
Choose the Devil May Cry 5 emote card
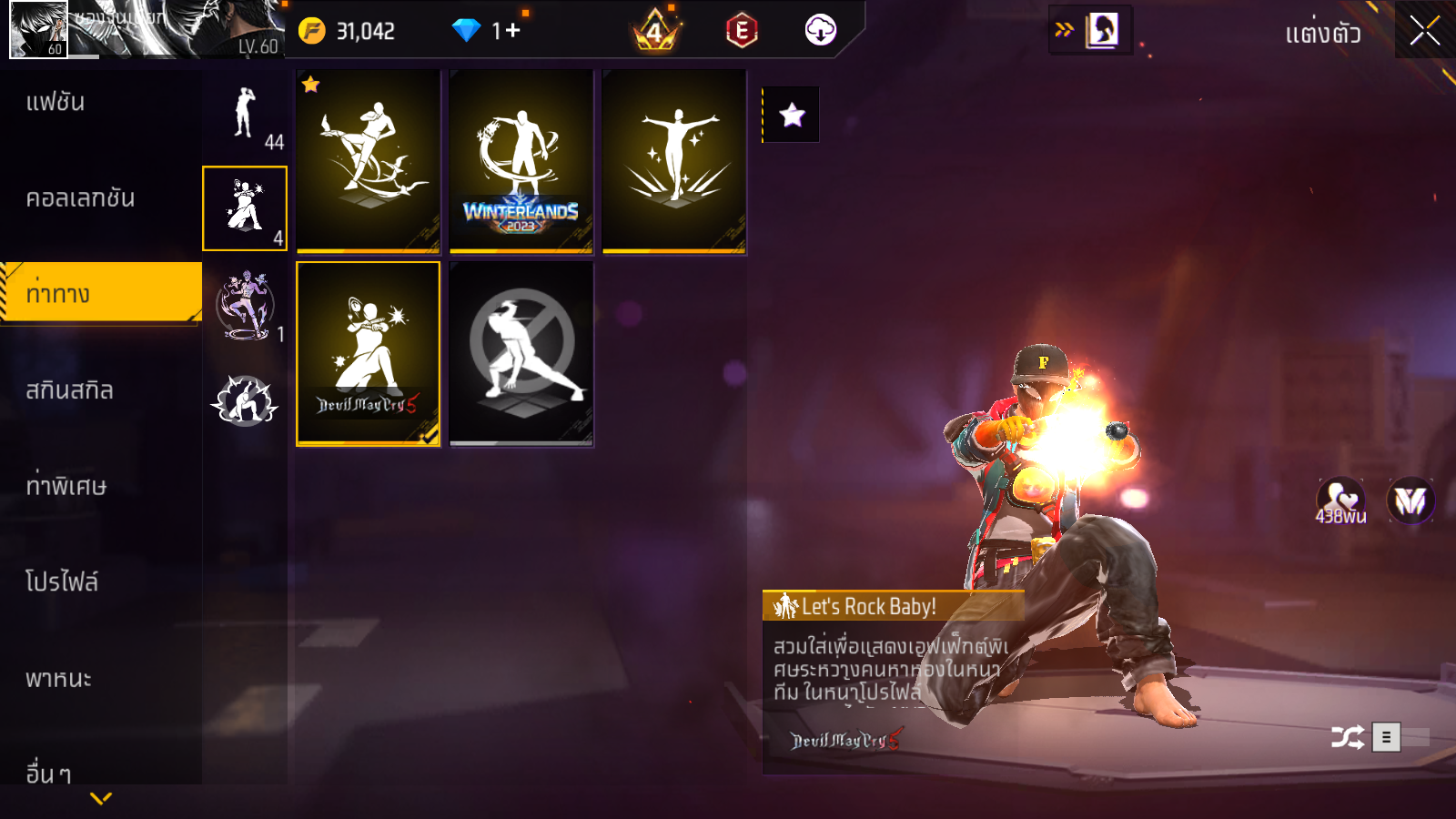tap(369, 354)
